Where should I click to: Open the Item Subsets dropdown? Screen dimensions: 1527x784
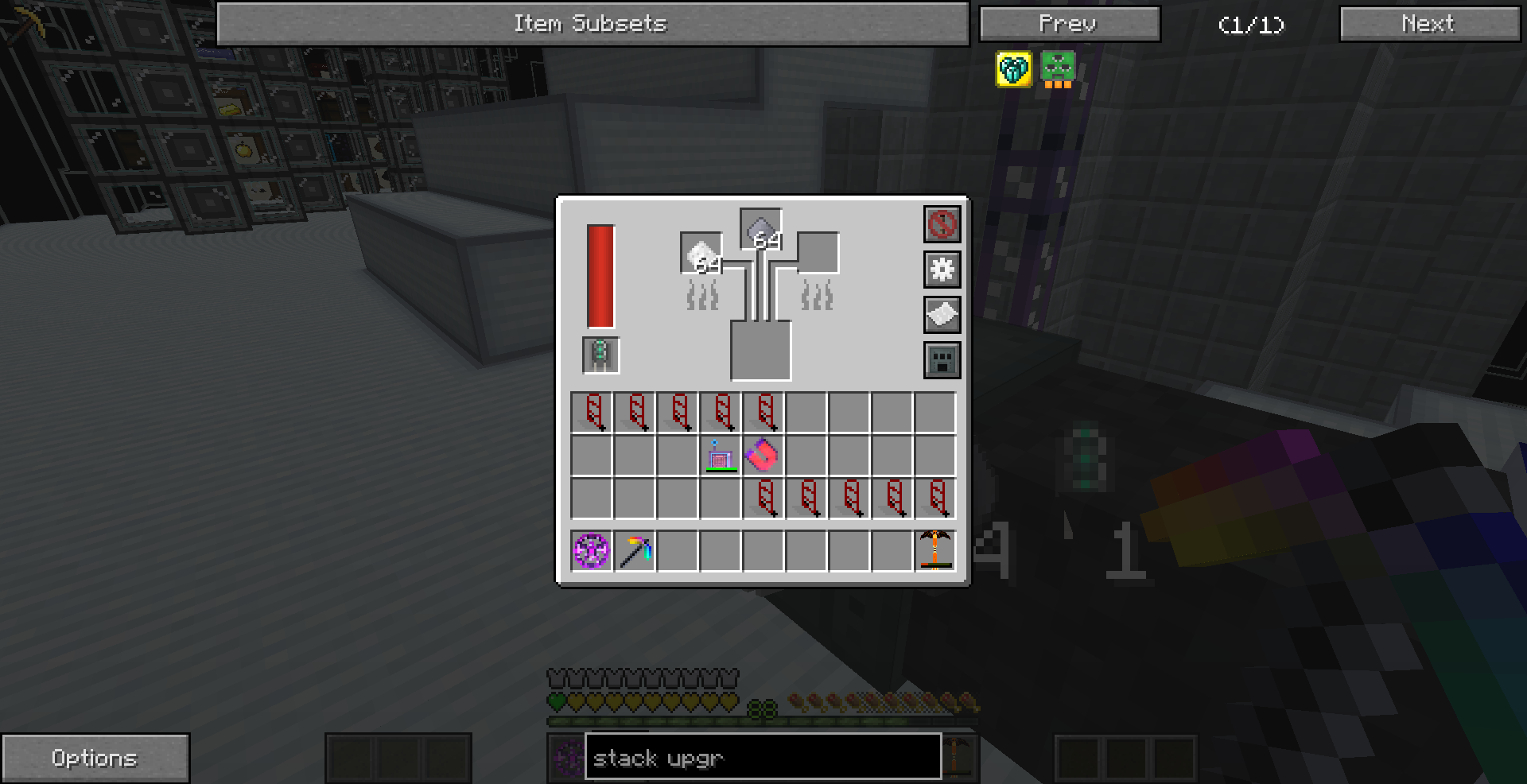(x=592, y=23)
